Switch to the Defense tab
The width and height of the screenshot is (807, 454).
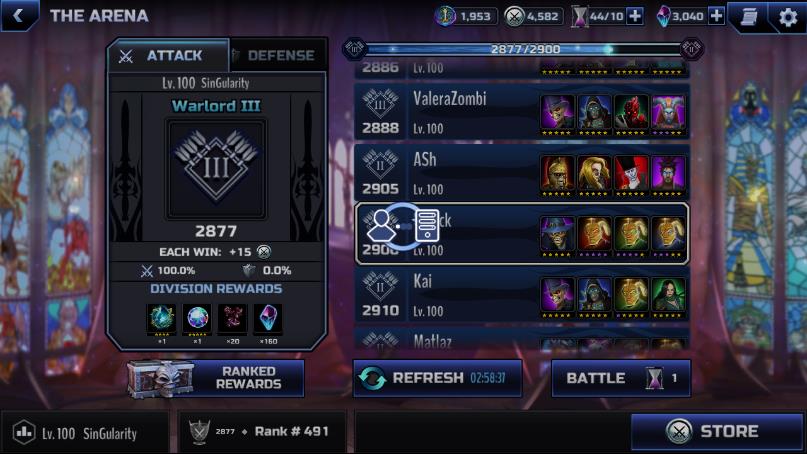pos(277,56)
